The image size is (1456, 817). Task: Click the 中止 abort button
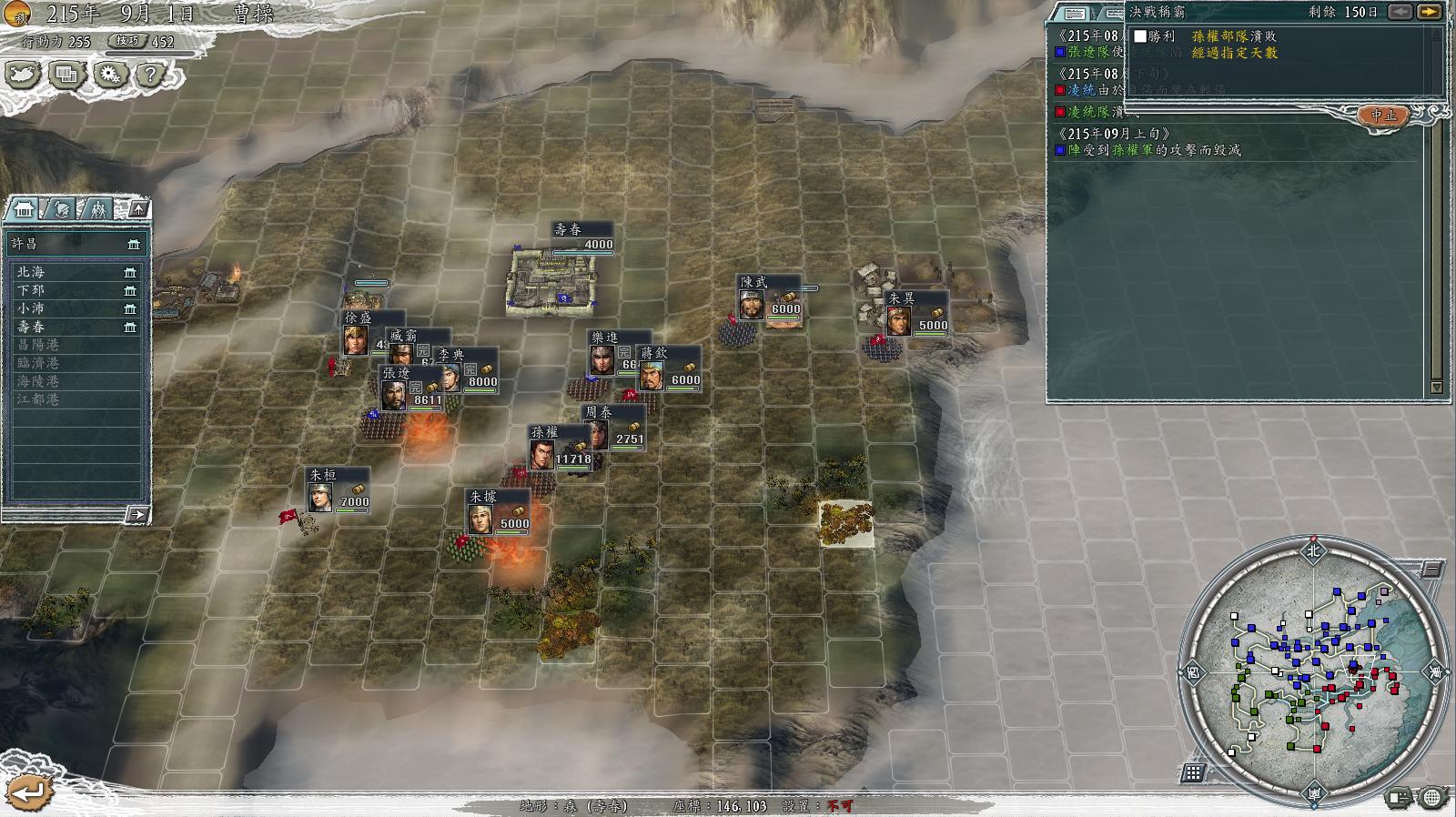[x=1383, y=116]
